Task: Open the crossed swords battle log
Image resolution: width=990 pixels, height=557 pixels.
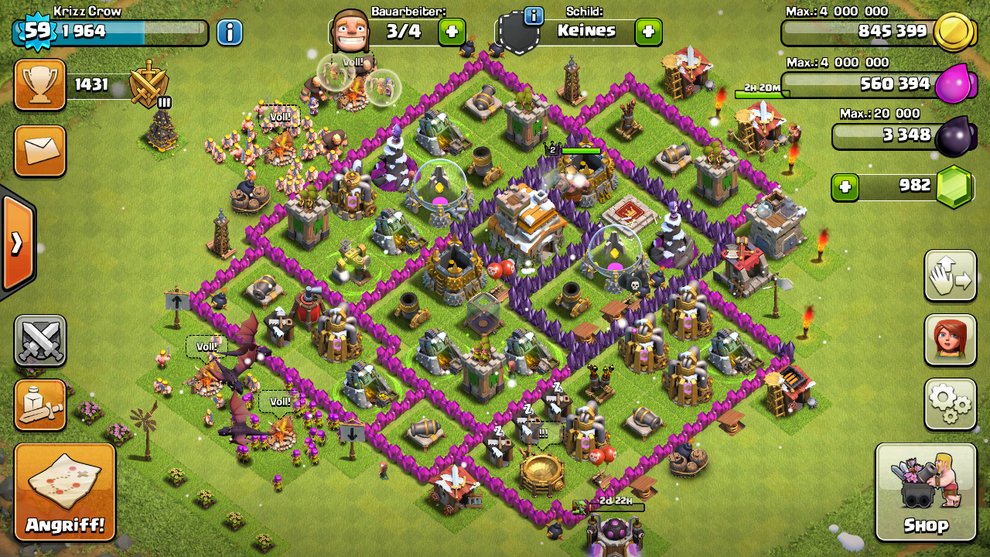Action: tap(40, 341)
